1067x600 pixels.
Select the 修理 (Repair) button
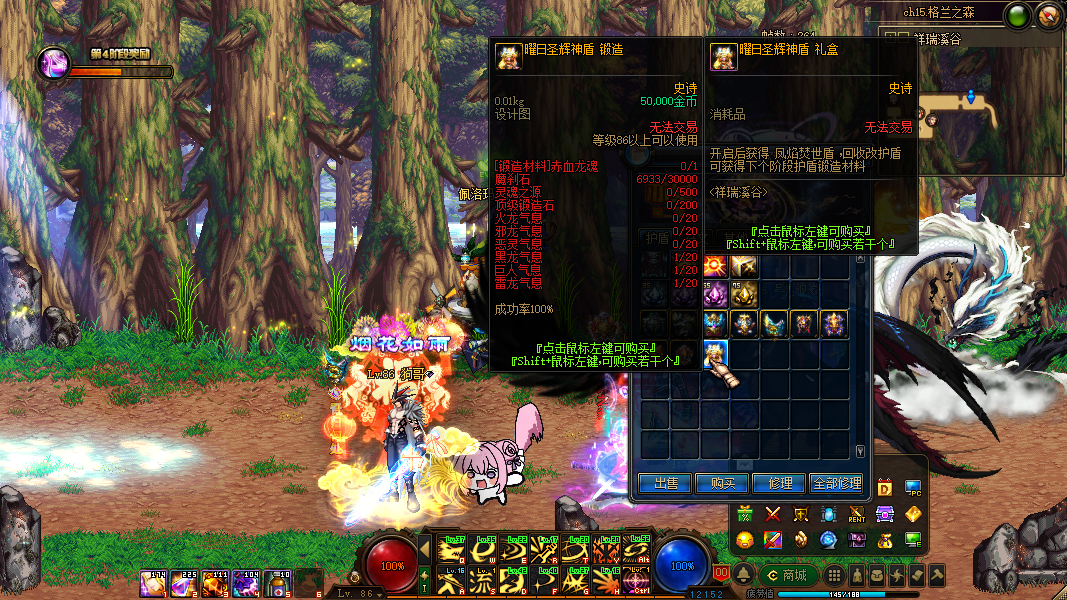click(x=779, y=483)
